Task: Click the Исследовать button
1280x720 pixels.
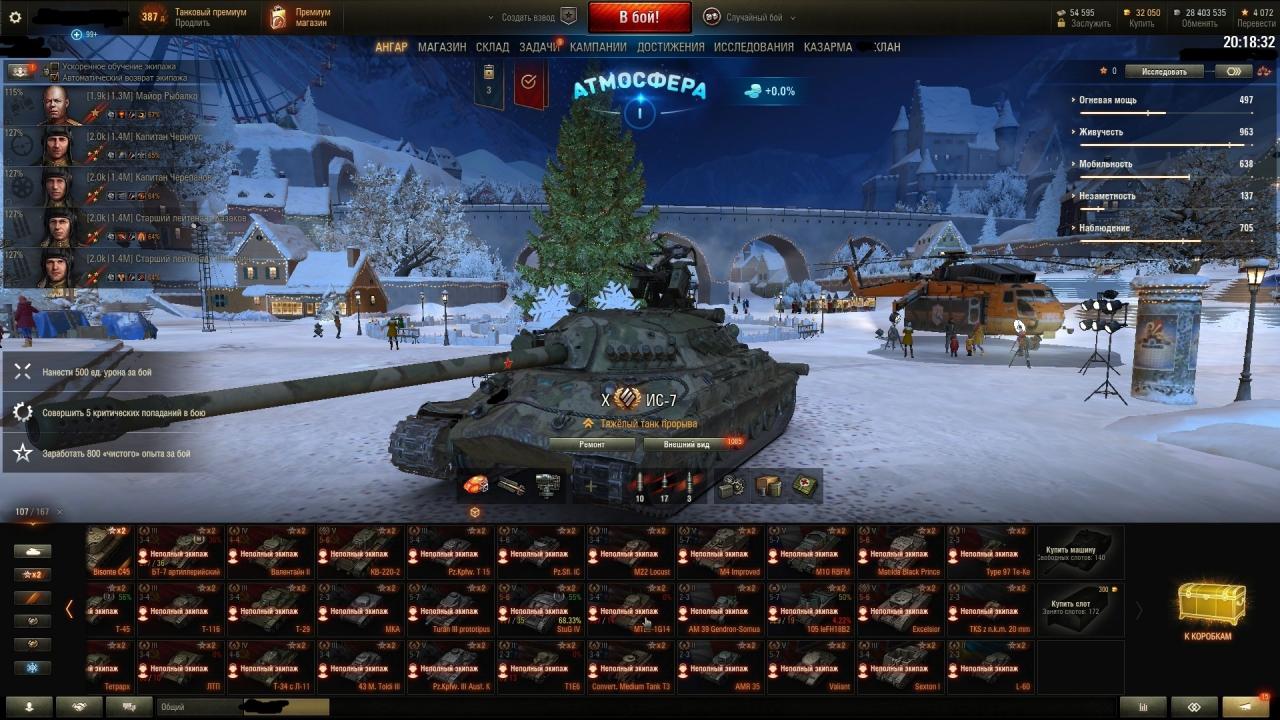Action: [1163, 72]
